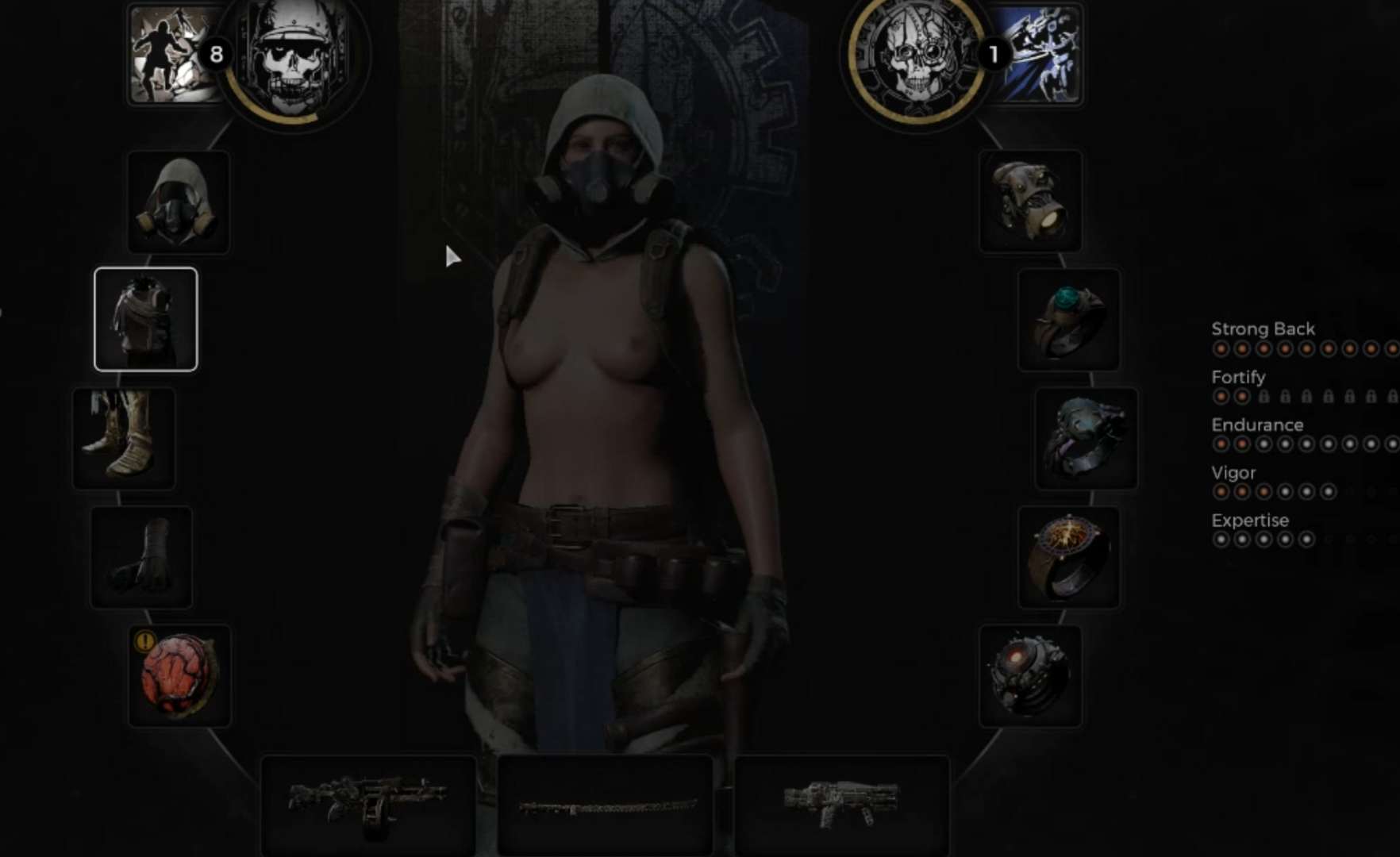Open the red-eyed mechanical ring slot

pyautogui.click(x=1030, y=676)
